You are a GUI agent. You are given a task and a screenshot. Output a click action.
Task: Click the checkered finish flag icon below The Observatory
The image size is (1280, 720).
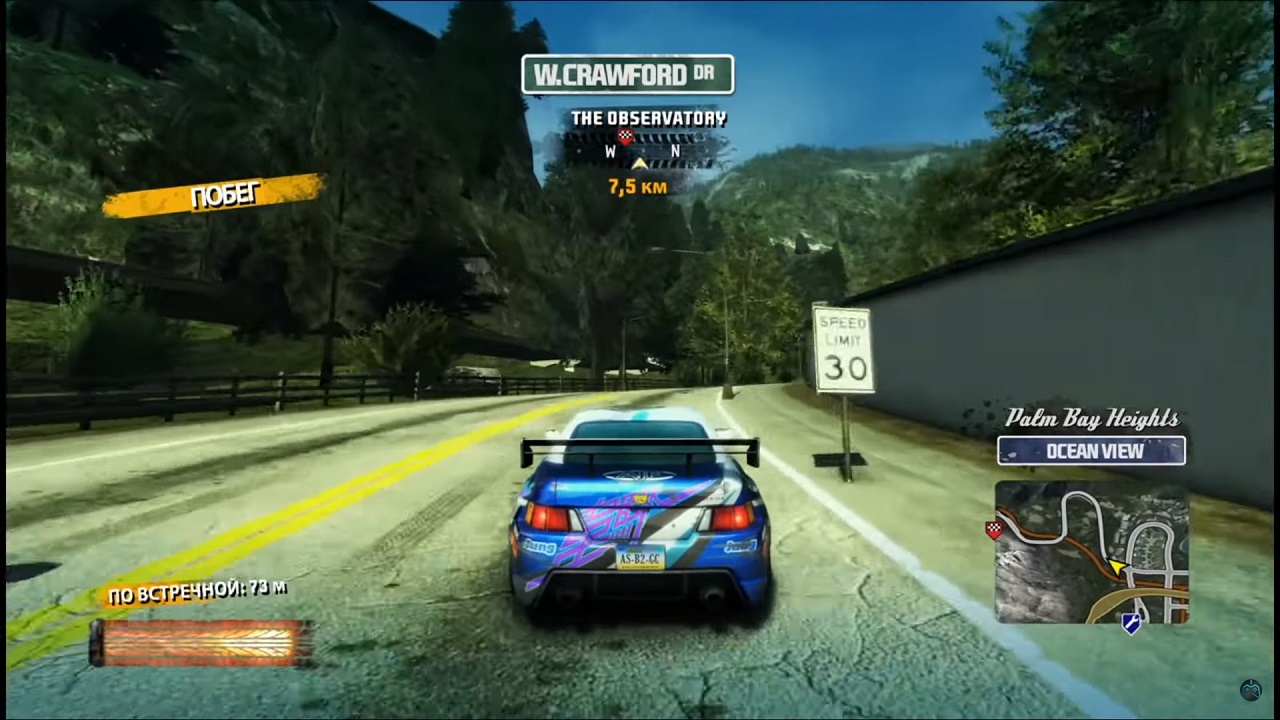click(624, 137)
